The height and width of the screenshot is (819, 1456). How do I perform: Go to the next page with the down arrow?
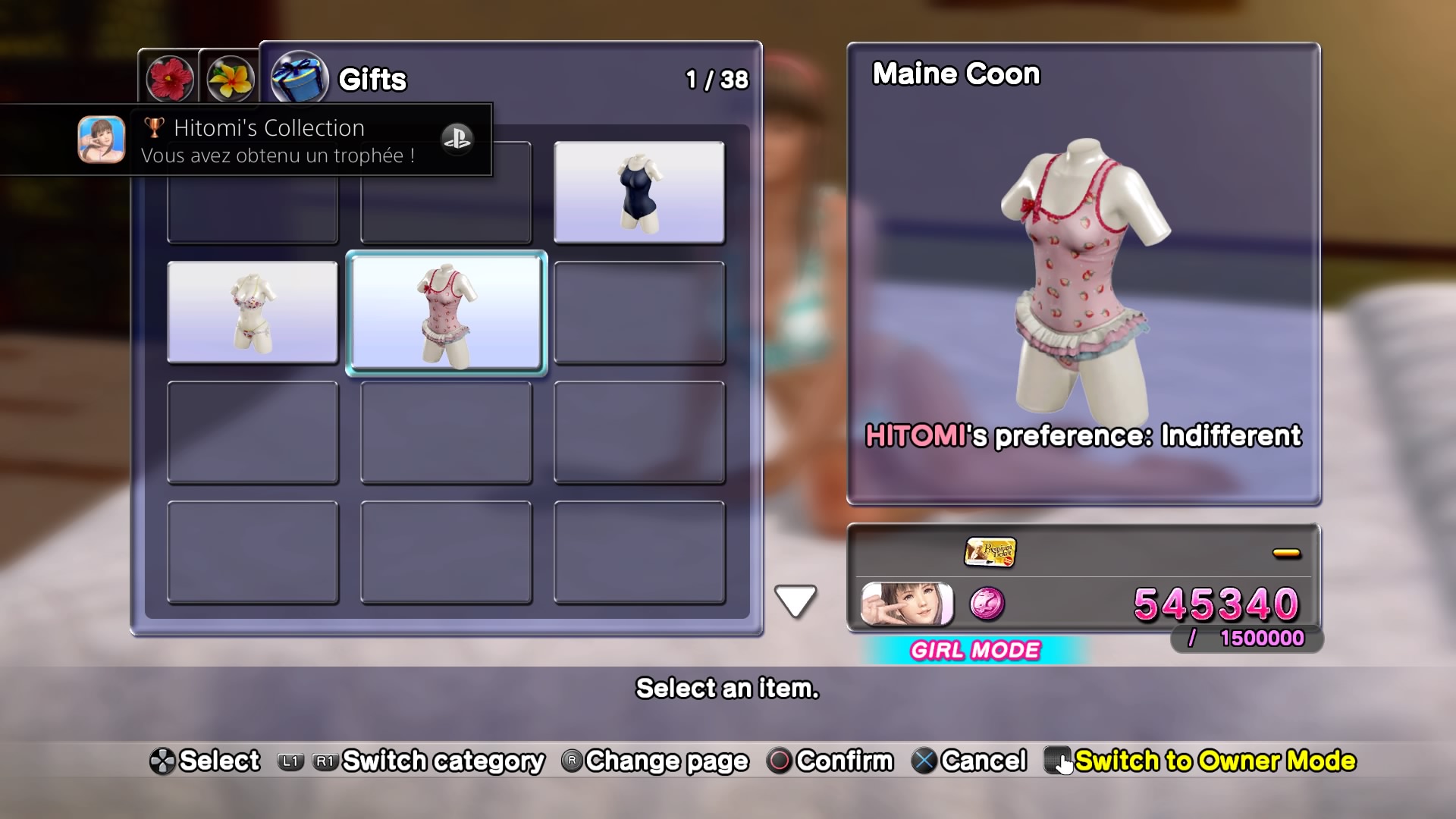click(795, 601)
